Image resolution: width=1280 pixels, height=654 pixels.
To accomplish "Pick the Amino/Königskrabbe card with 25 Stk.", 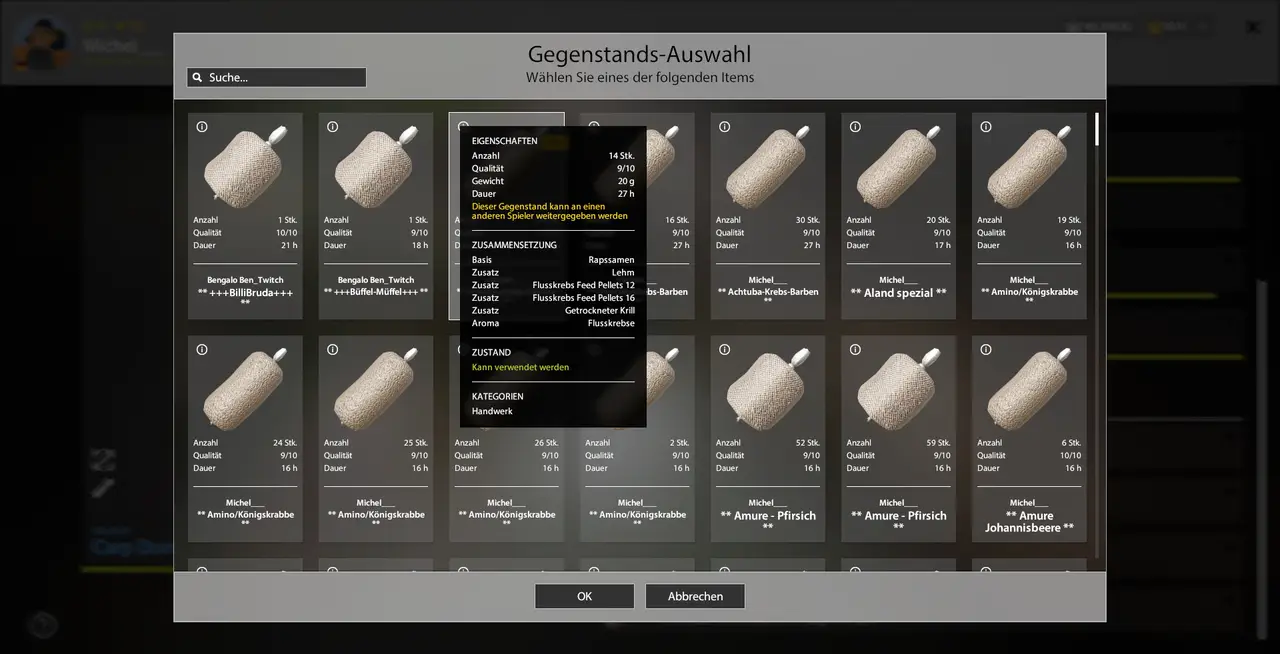I will tap(376, 438).
